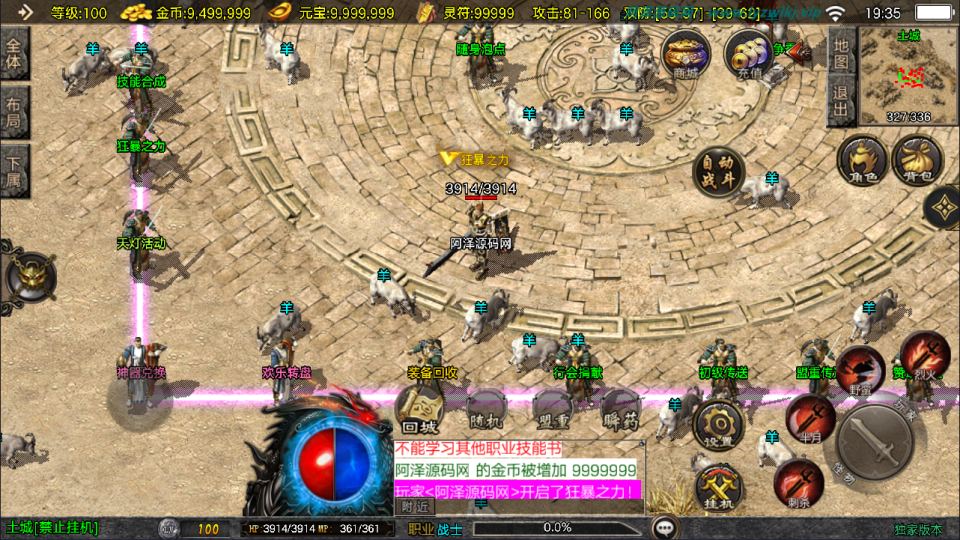Viewport: 960px width, 540px height.
Task: Use the 回城 return-to-town scroll
Action: pyautogui.click(x=423, y=407)
